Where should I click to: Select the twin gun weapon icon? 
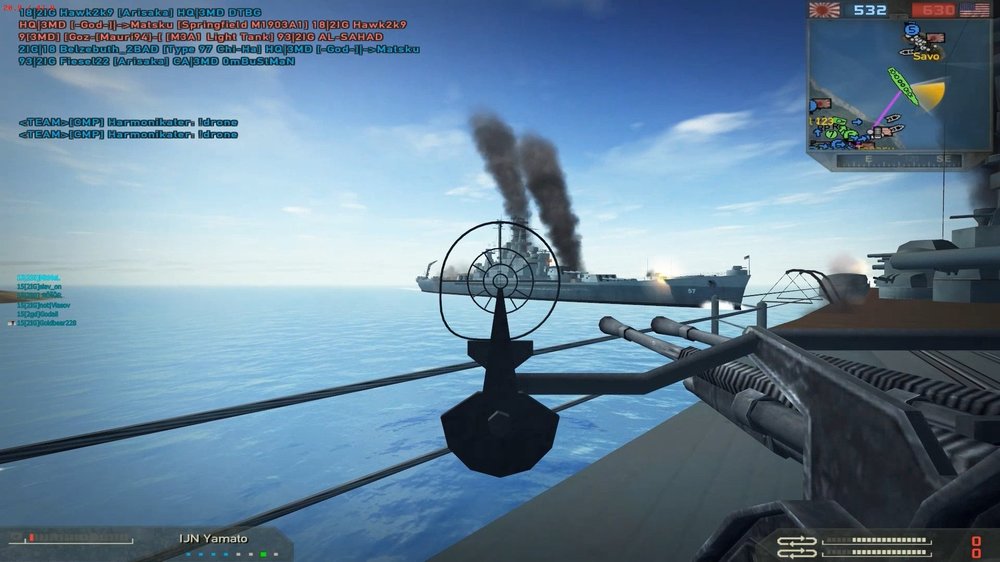[797, 546]
